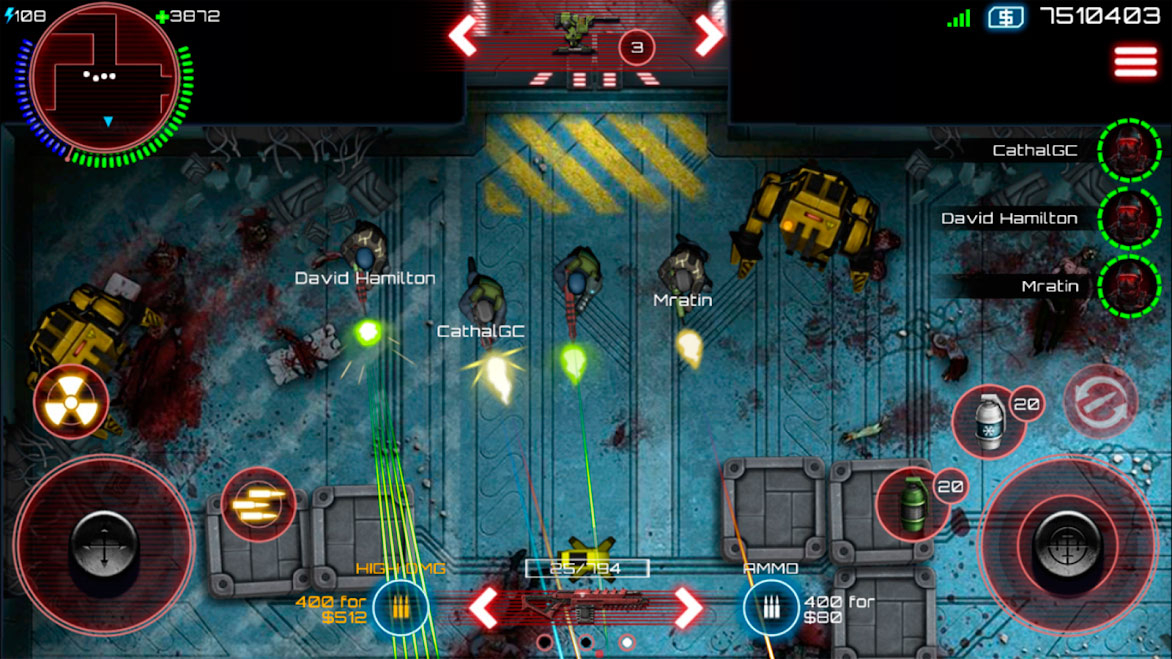
Task: Deploy the sentry turret at top
Action: click(576, 33)
